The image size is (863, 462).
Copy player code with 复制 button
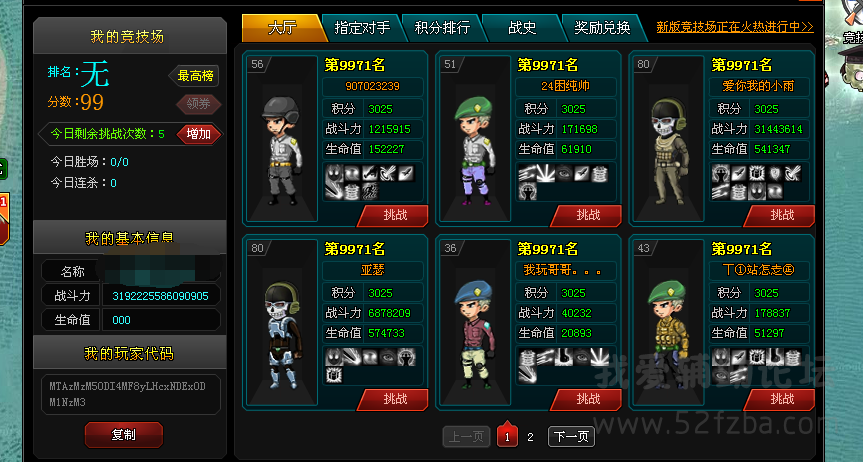click(124, 434)
